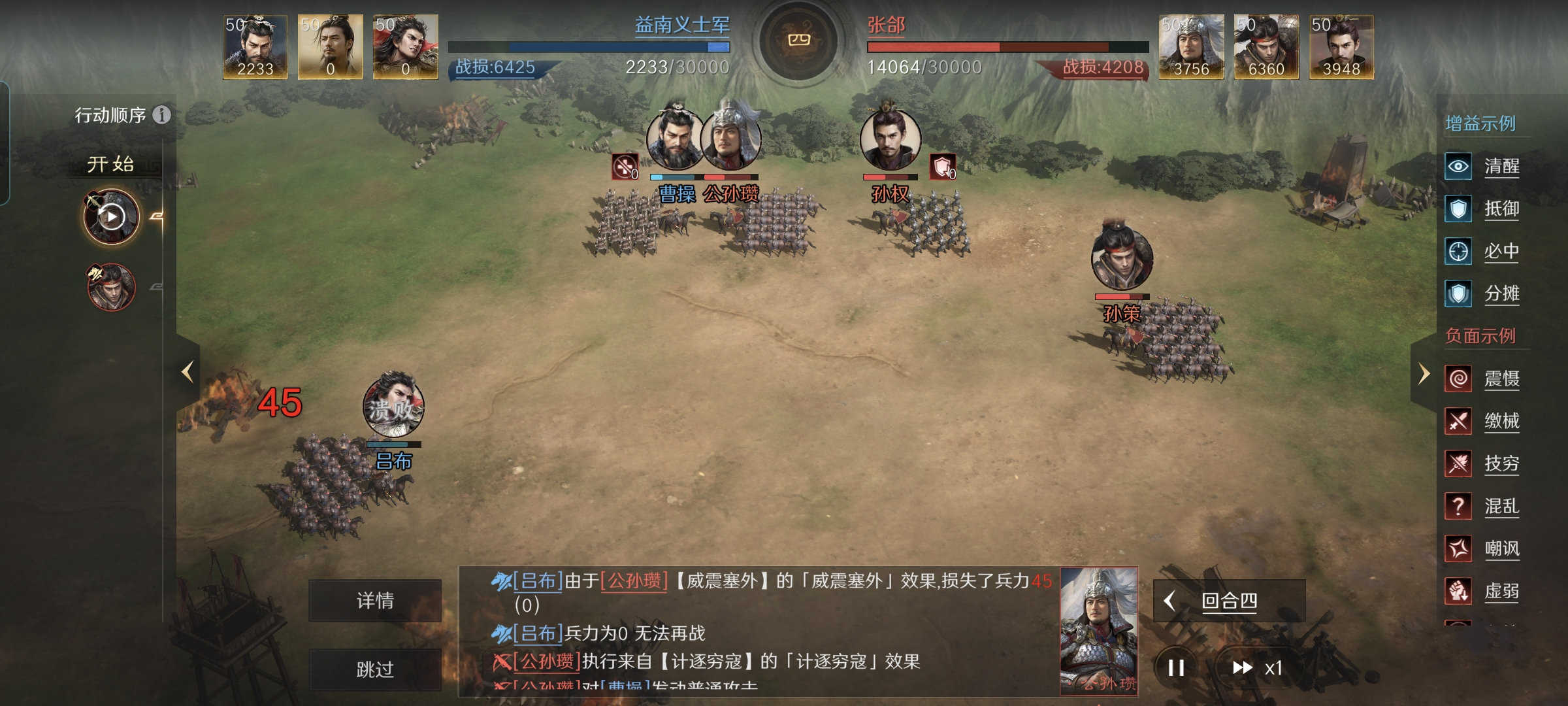Expand the left side panel chevron
This screenshot has height=706, width=1568.
[188, 372]
